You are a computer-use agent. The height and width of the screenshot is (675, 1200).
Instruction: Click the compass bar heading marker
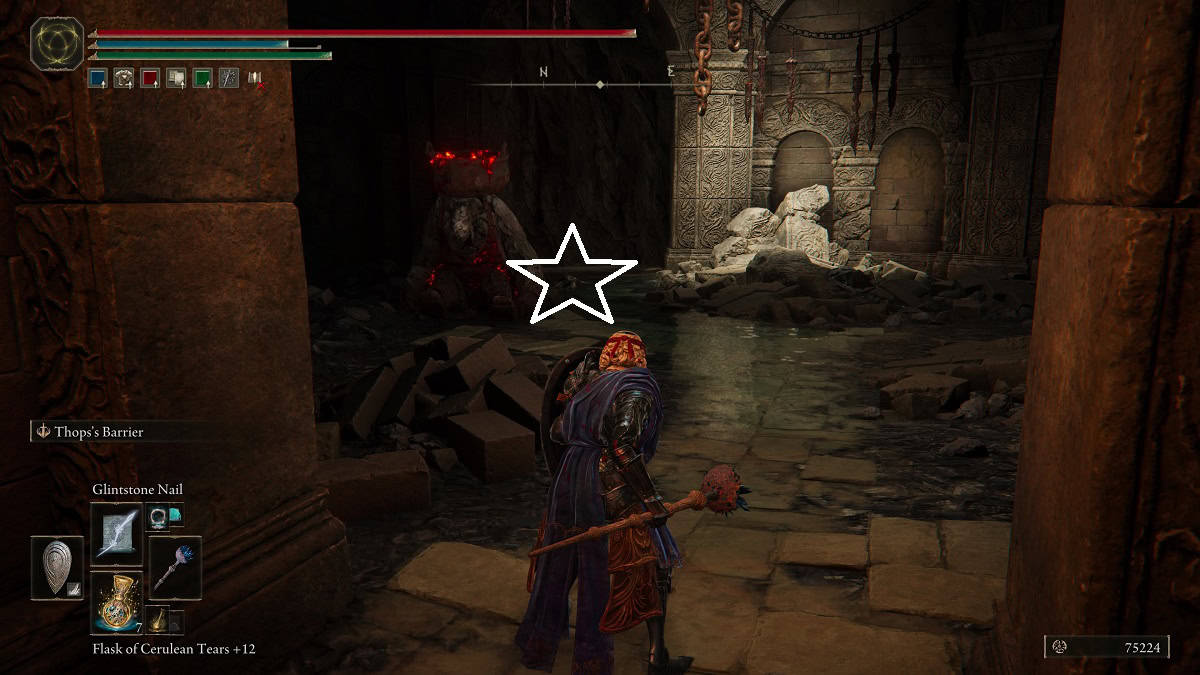coord(600,85)
